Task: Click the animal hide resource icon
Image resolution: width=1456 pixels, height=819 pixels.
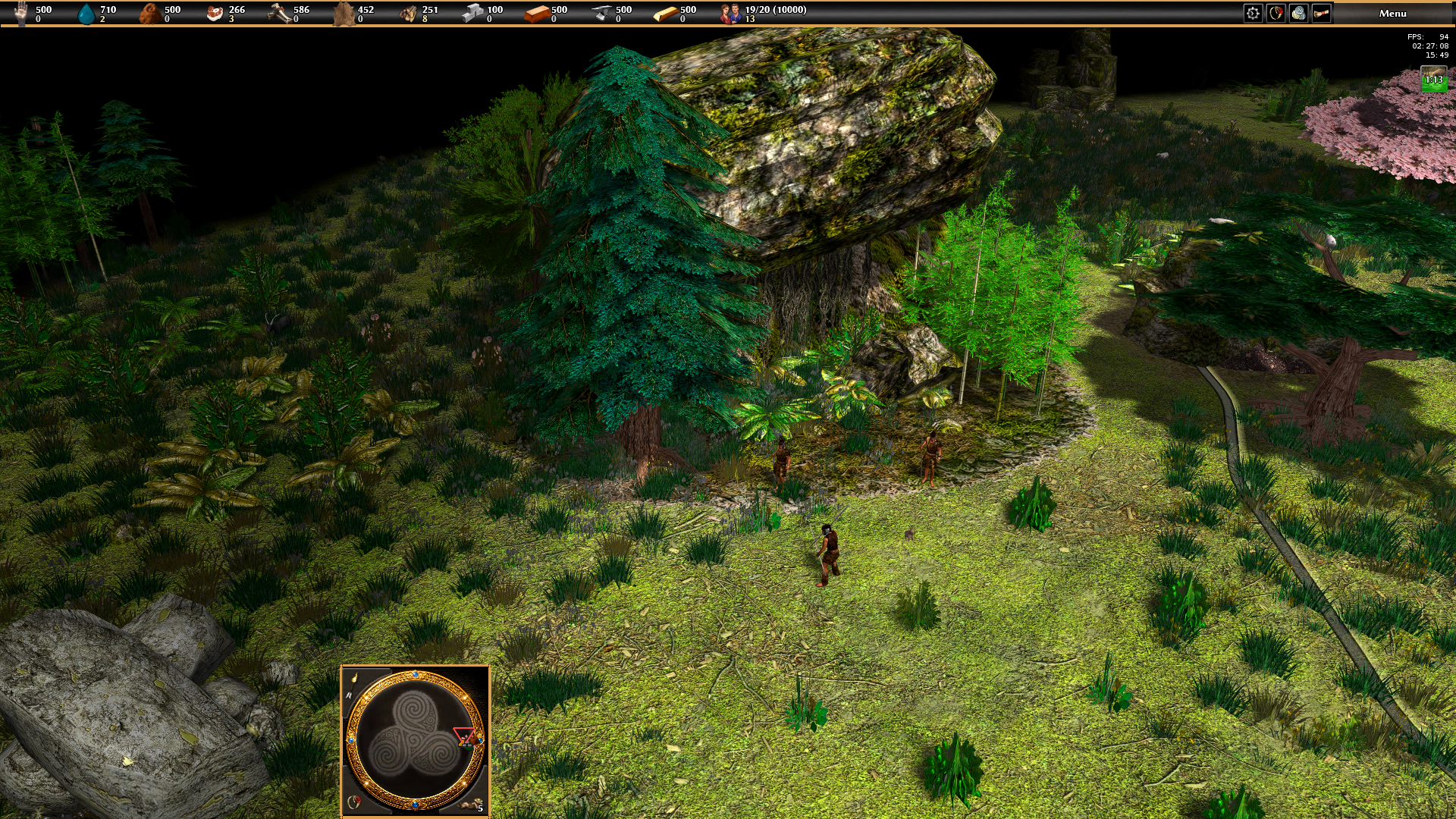Action: [344, 14]
